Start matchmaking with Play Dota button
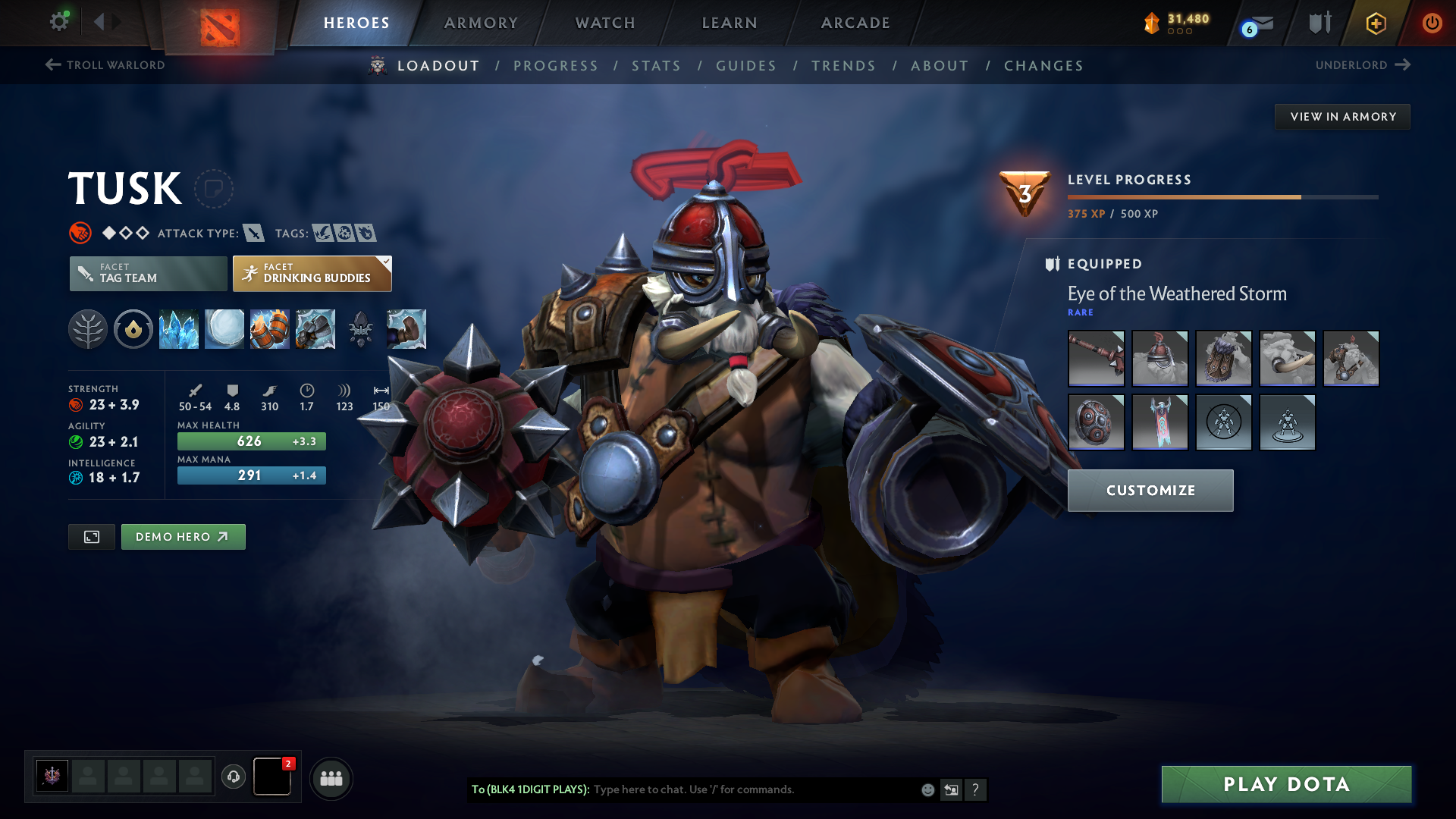Viewport: 1456px width, 819px height. 1286,784
